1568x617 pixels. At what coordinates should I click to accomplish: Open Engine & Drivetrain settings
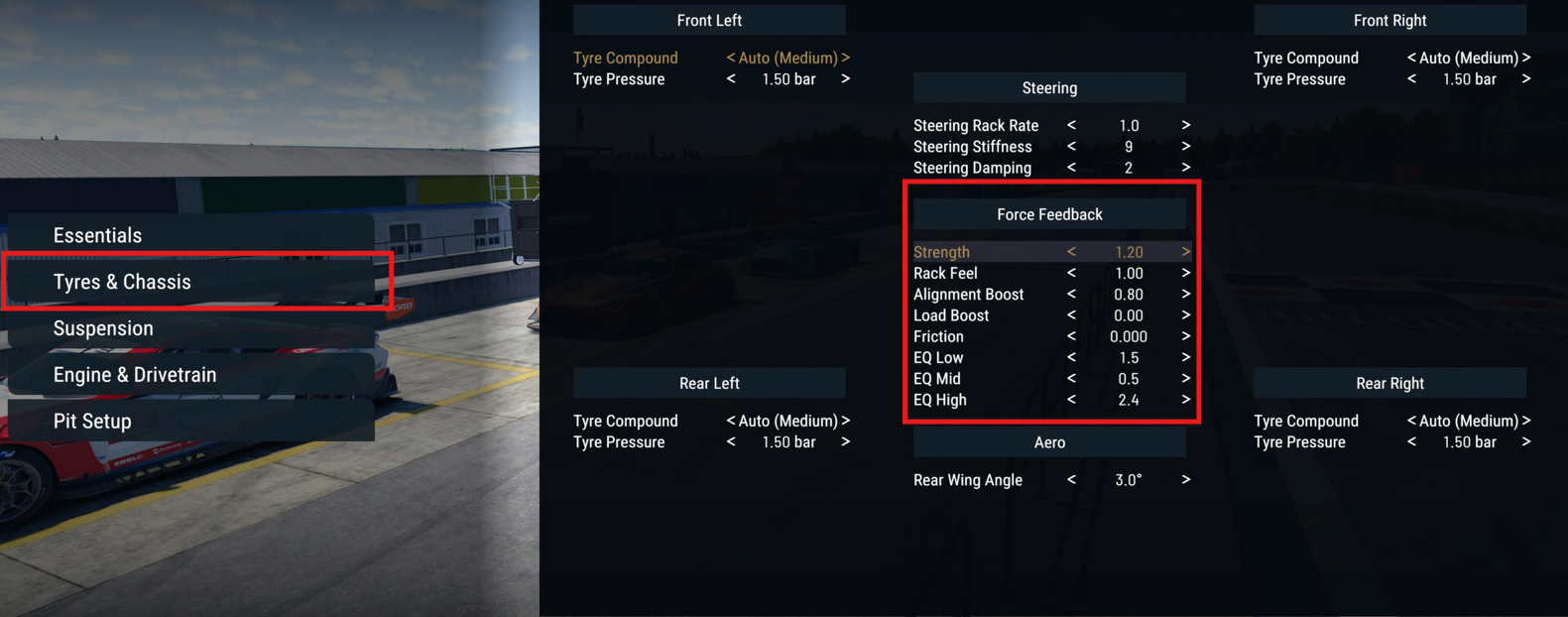(135, 375)
